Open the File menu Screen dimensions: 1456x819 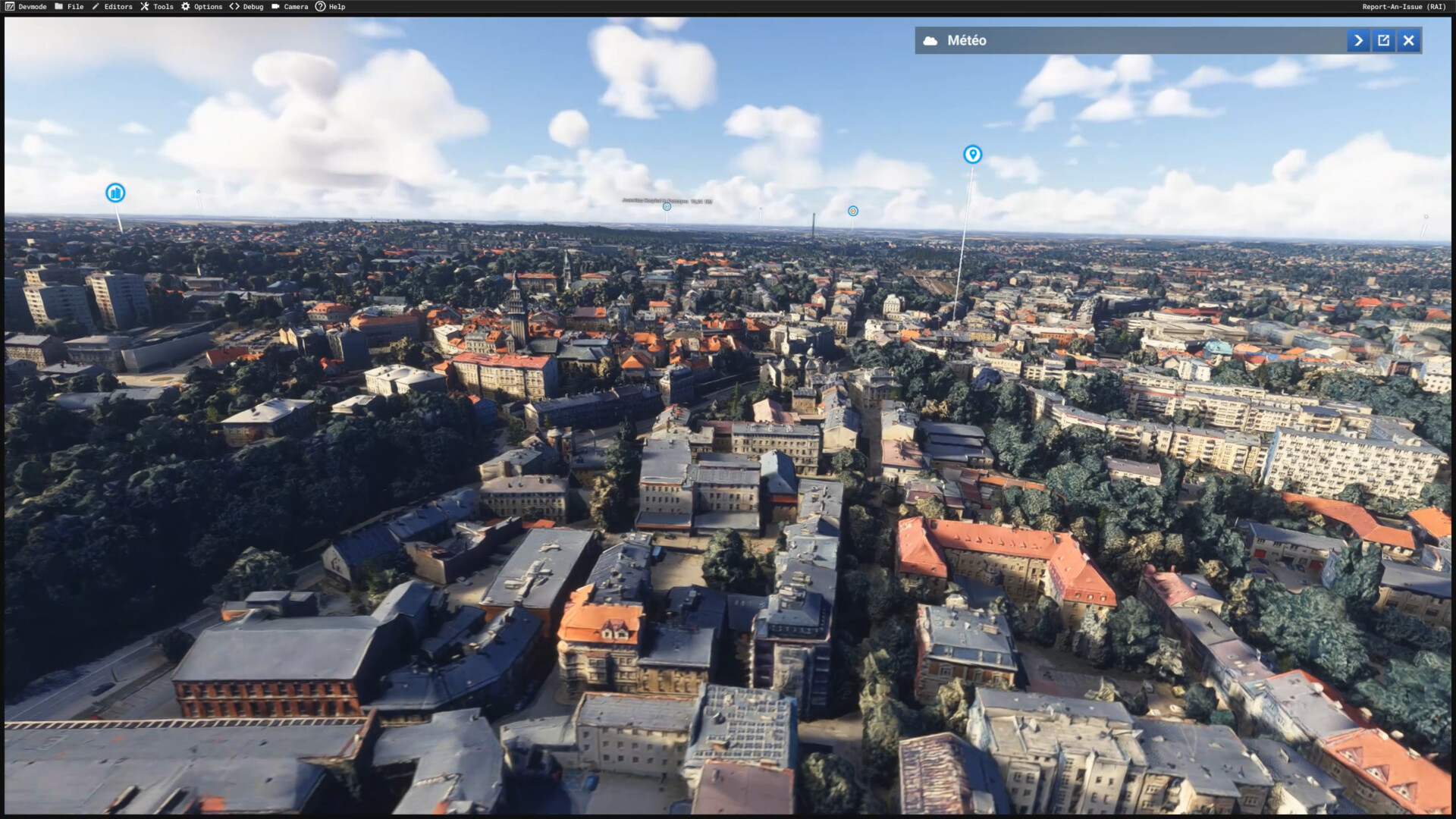click(x=70, y=7)
